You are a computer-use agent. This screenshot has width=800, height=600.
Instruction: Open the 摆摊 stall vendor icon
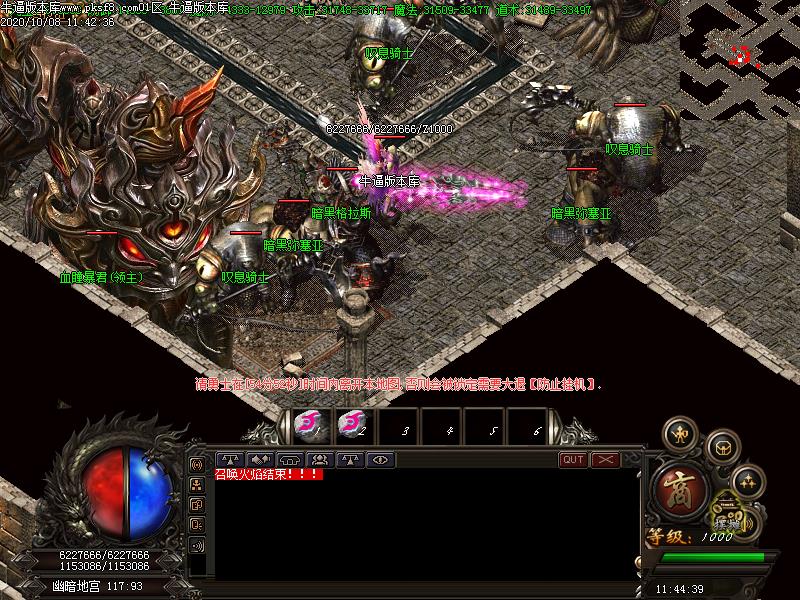(x=729, y=521)
